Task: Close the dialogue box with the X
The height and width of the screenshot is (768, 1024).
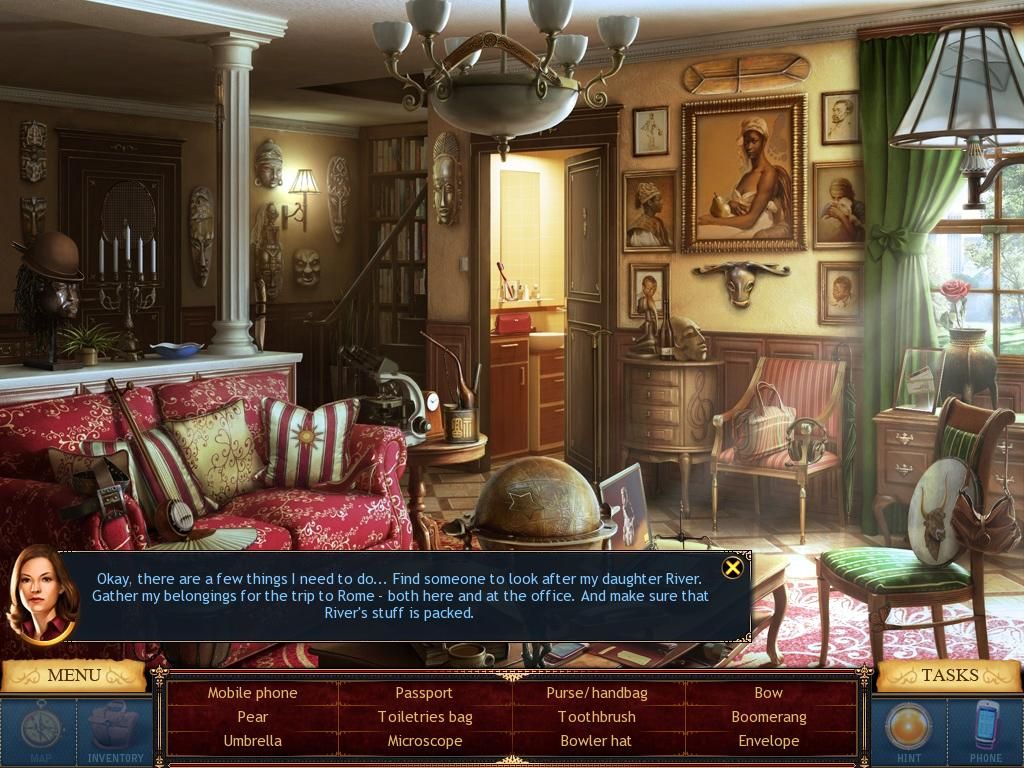Action: pos(733,568)
